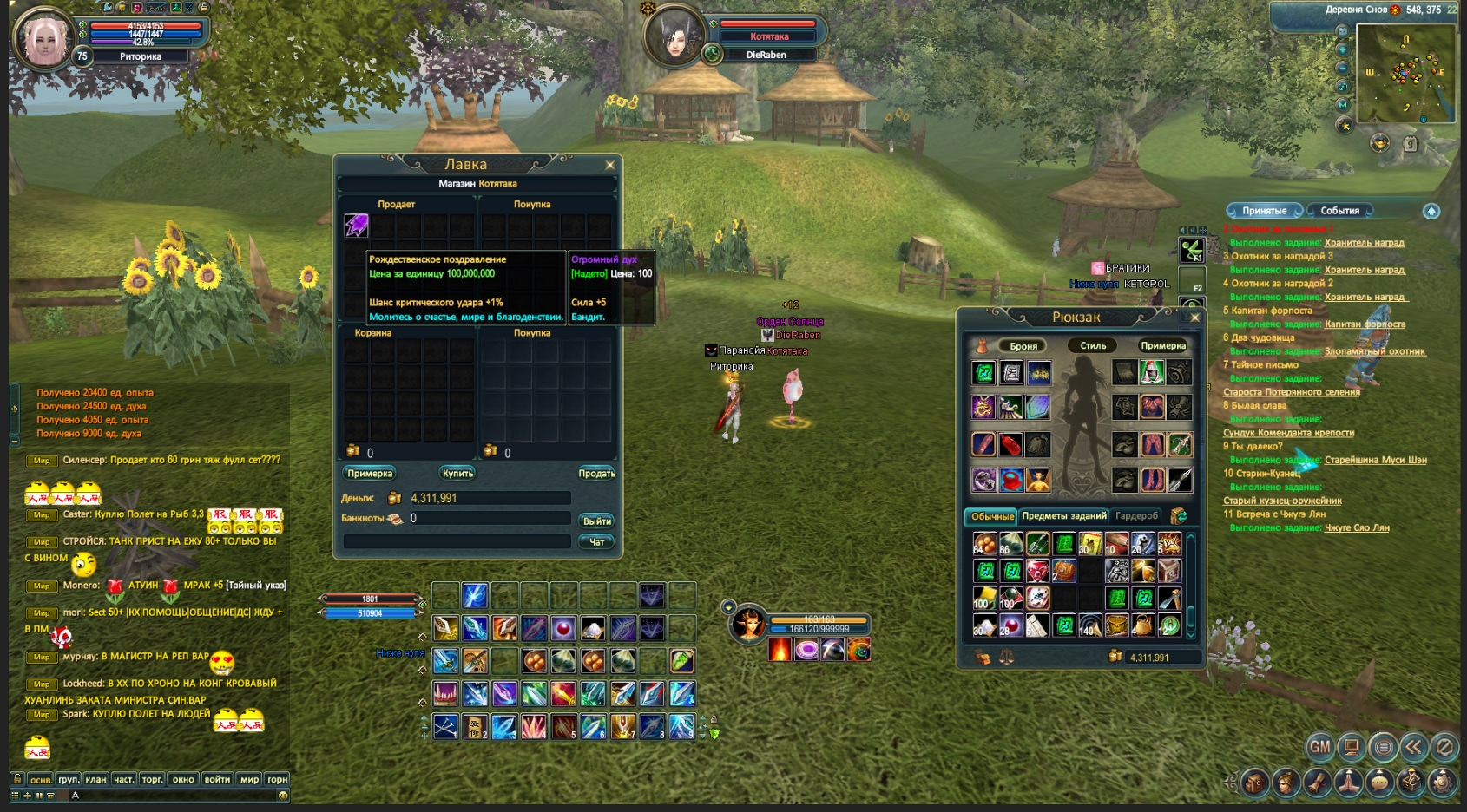Click the minimap
The width and height of the screenshot is (1467, 812).
click(x=1405, y=74)
